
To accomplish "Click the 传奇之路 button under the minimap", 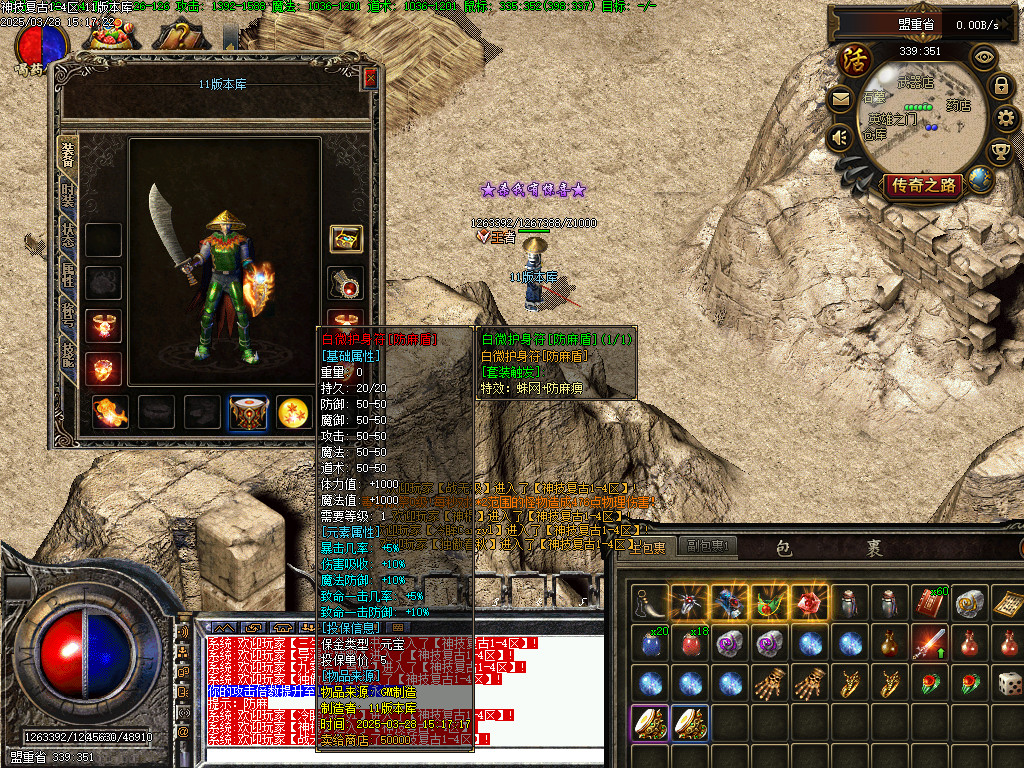I will tap(923, 185).
